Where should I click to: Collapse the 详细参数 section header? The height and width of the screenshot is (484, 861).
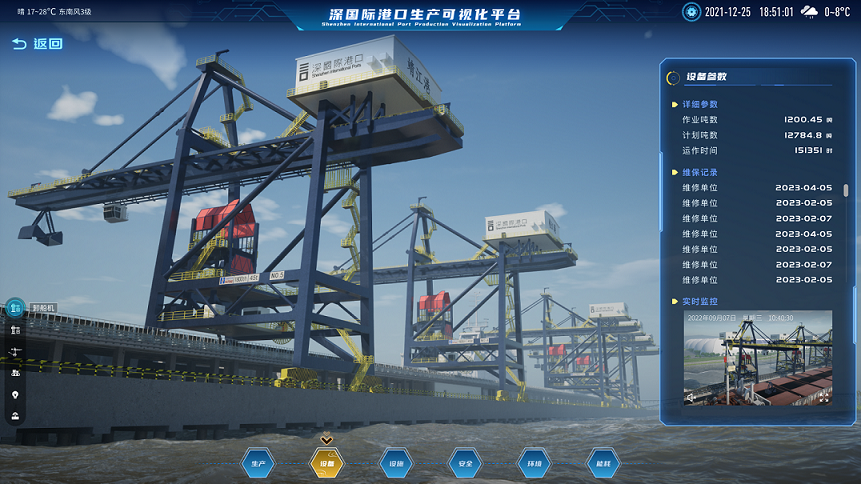tap(700, 104)
